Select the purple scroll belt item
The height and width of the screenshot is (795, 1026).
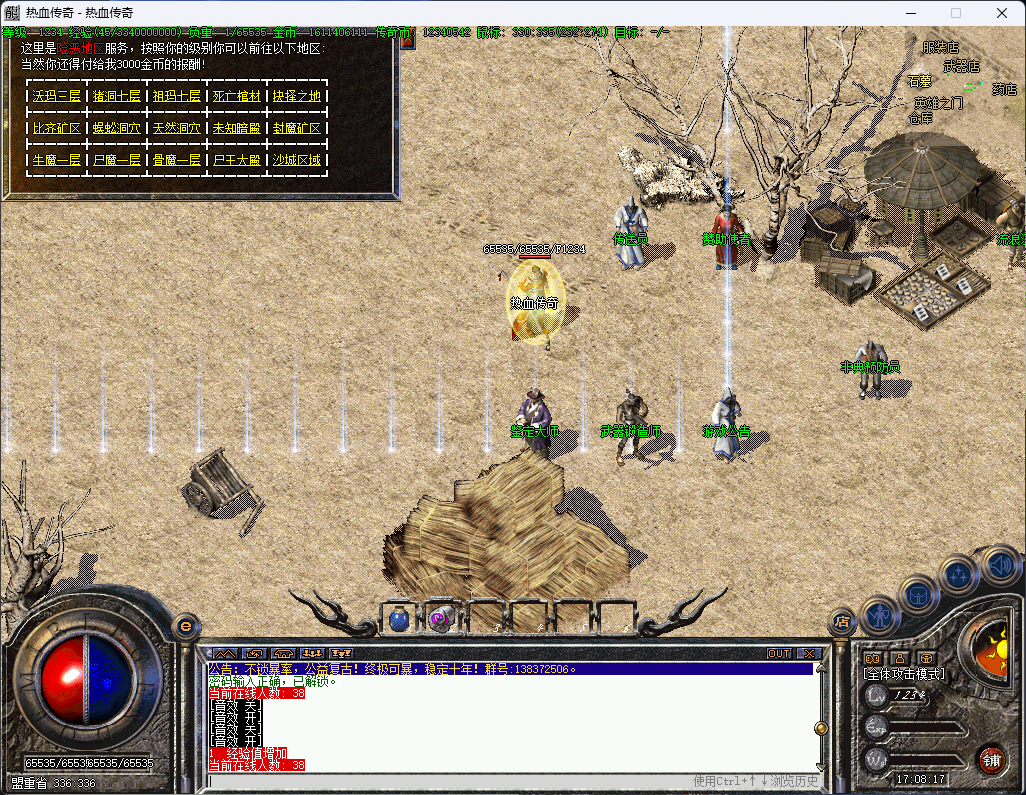point(441,619)
